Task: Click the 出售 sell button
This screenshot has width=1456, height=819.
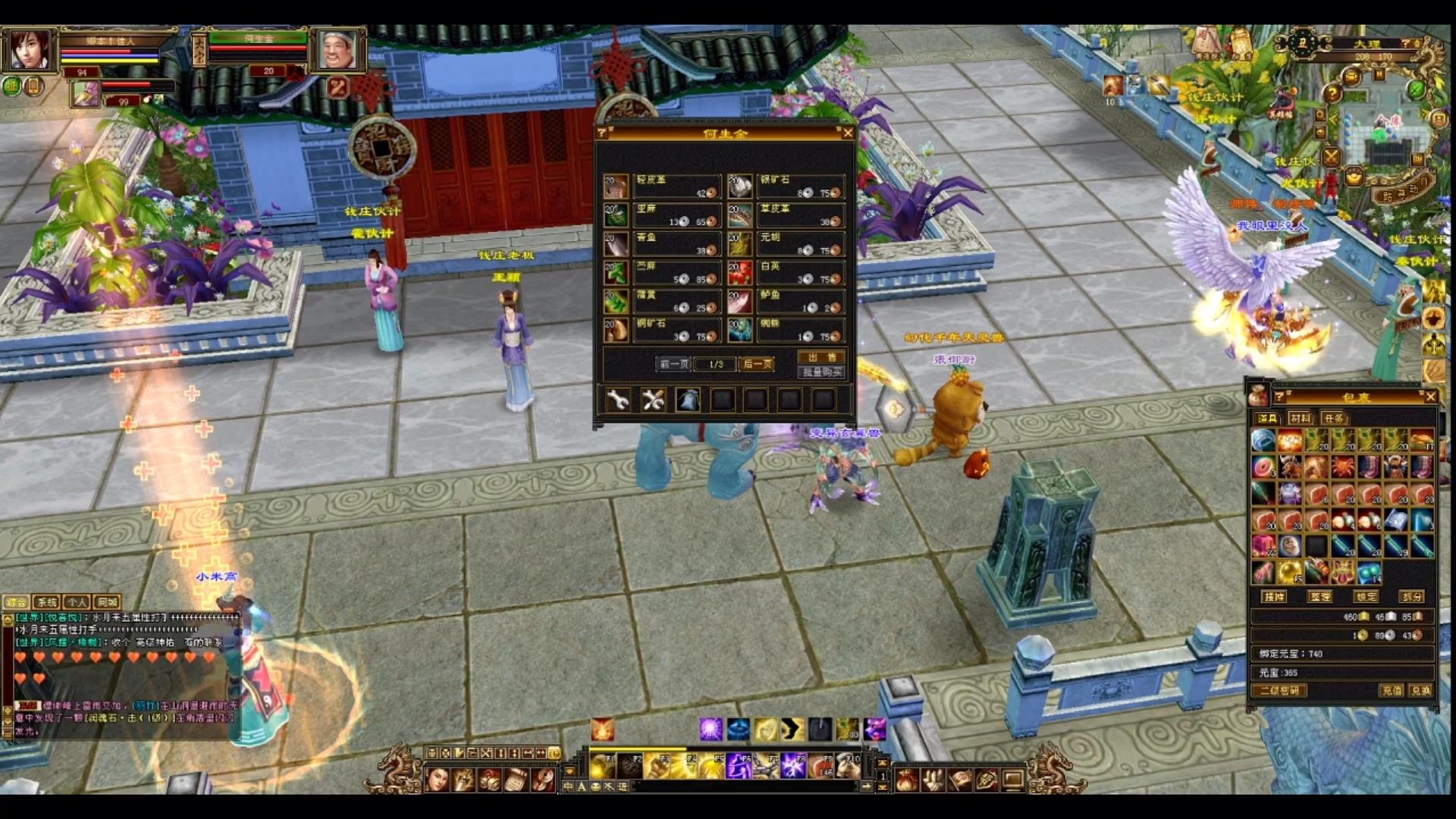Action: coord(822,357)
